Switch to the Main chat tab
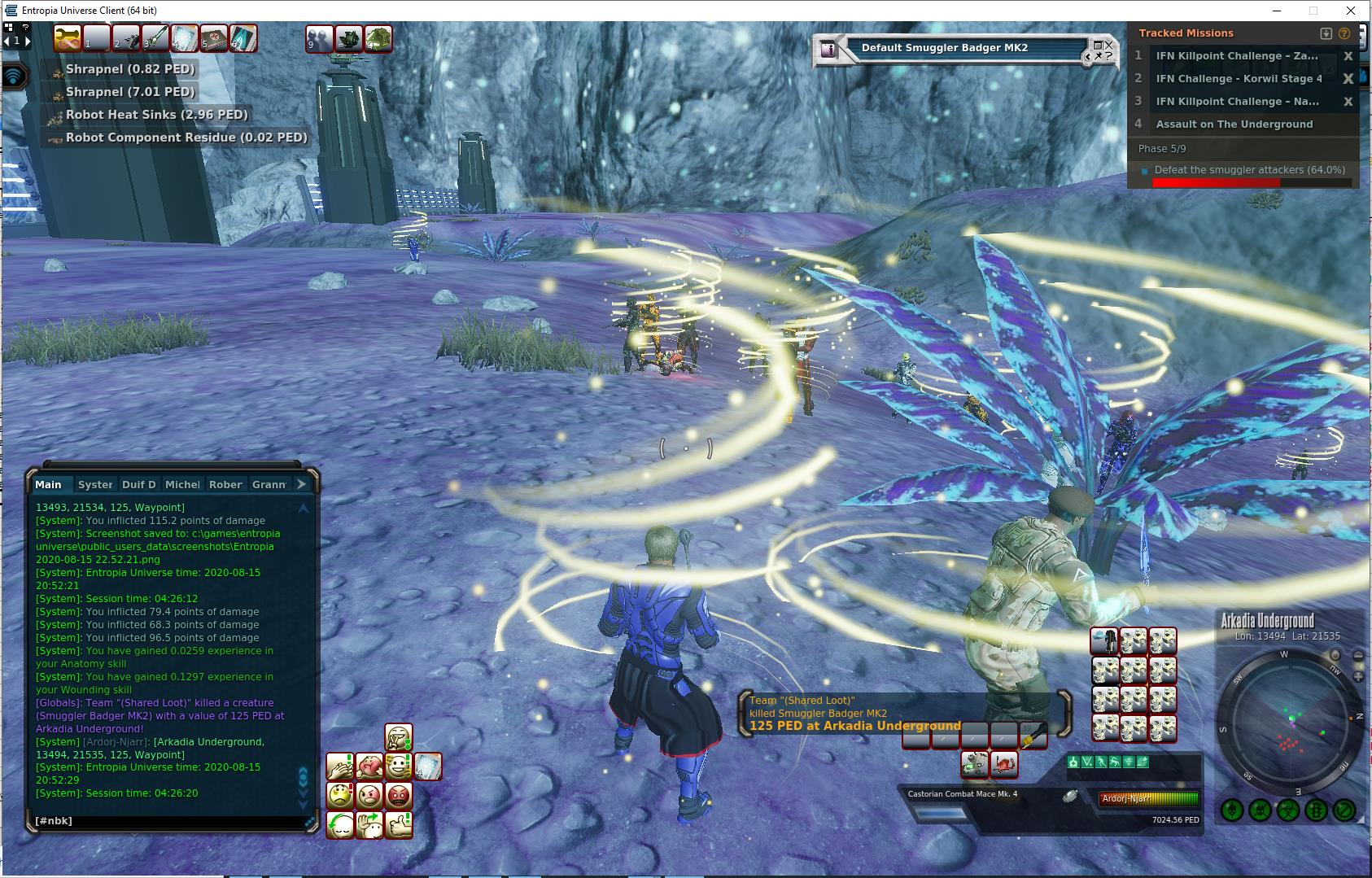This screenshot has width=1372, height=878. (49, 484)
